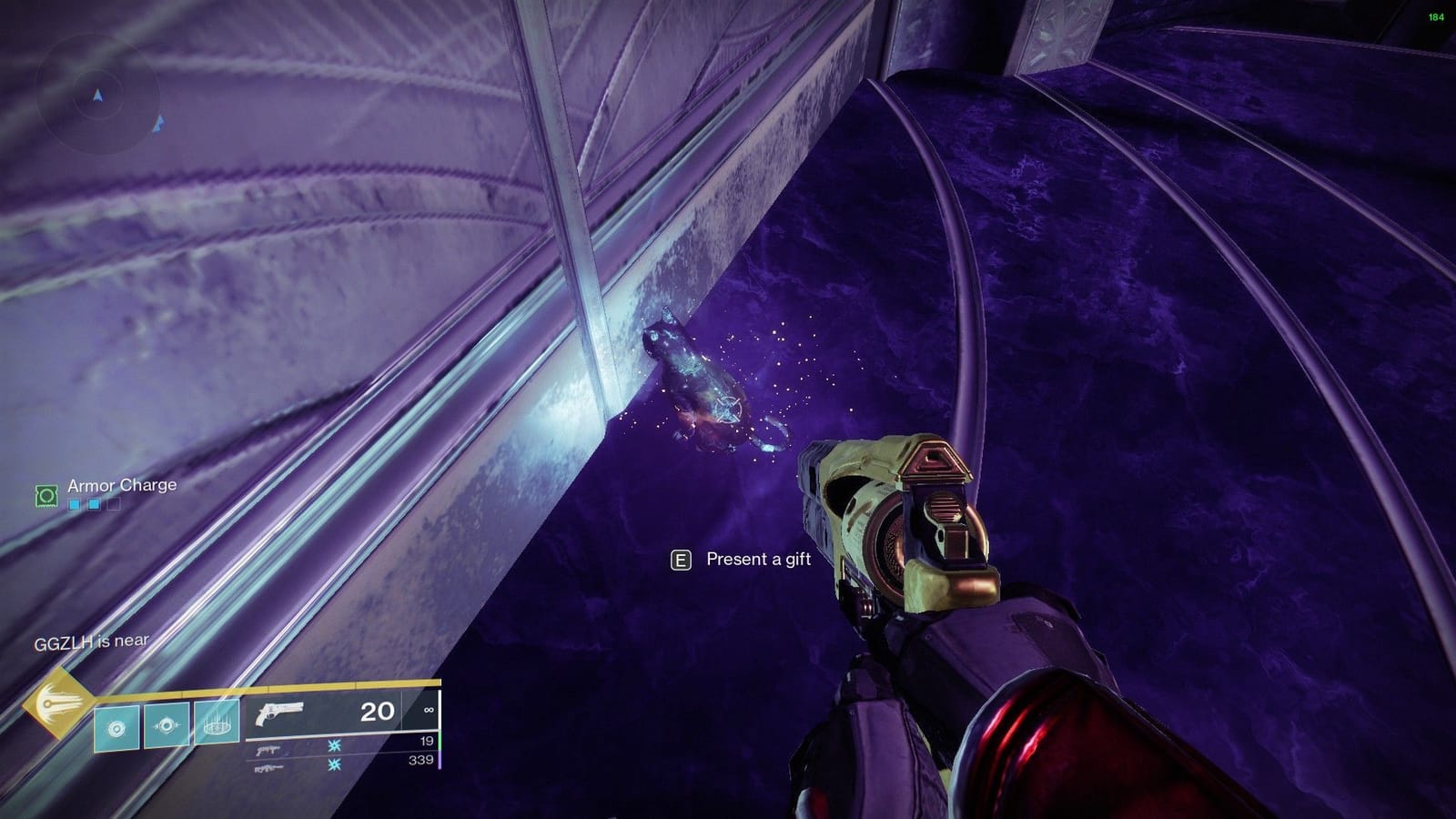Click the stasis element icon beside the SMG
Viewport: 1456px width, 819px height.
[334, 744]
